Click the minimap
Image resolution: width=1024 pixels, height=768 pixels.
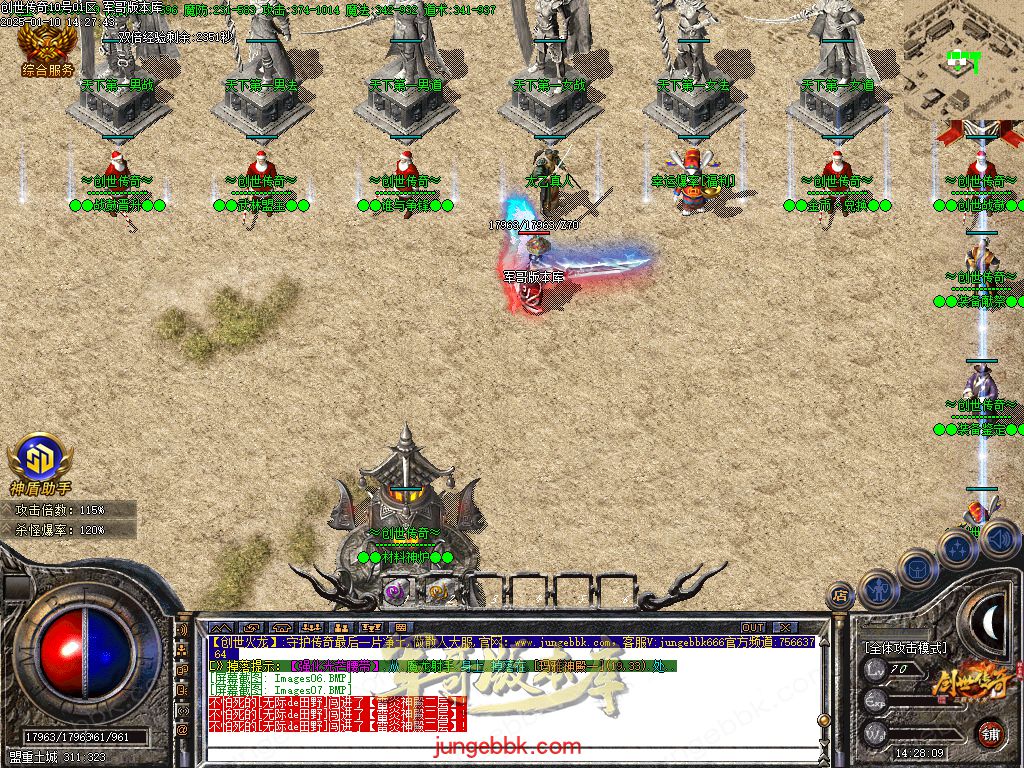pyautogui.click(x=962, y=60)
